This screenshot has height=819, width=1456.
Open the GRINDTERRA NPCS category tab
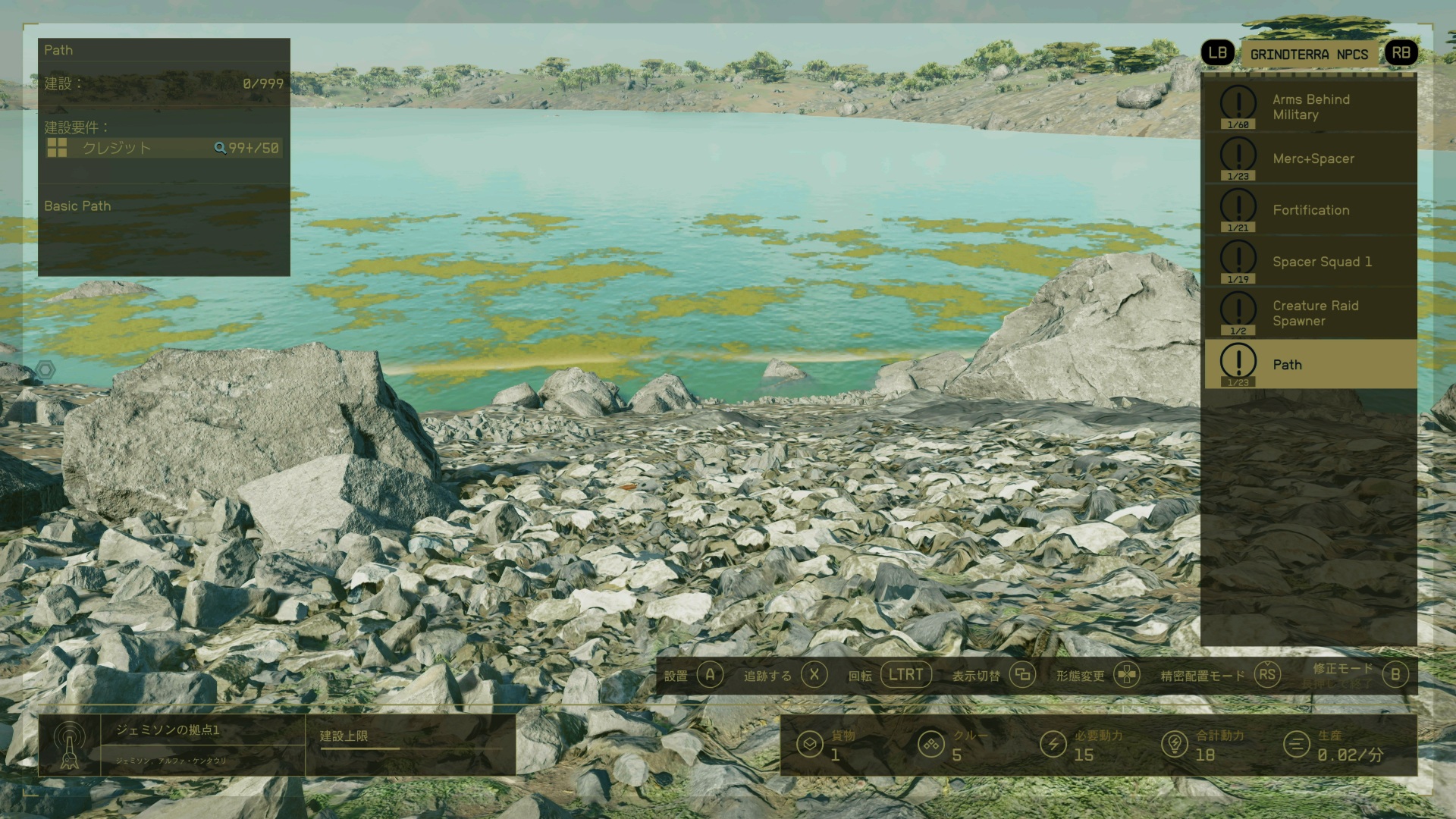(1309, 55)
